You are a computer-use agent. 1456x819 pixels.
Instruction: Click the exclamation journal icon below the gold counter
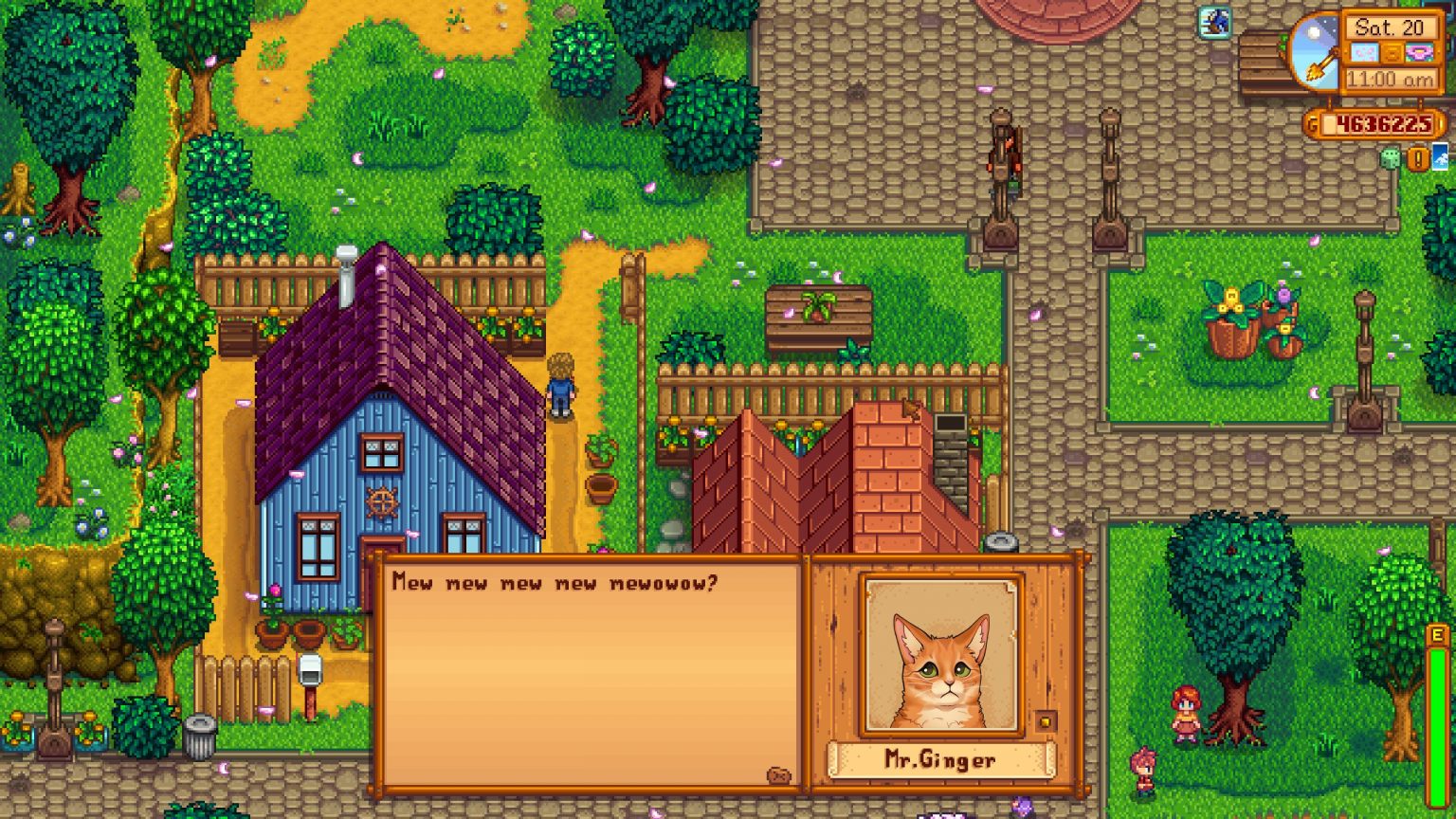click(1417, 159)
